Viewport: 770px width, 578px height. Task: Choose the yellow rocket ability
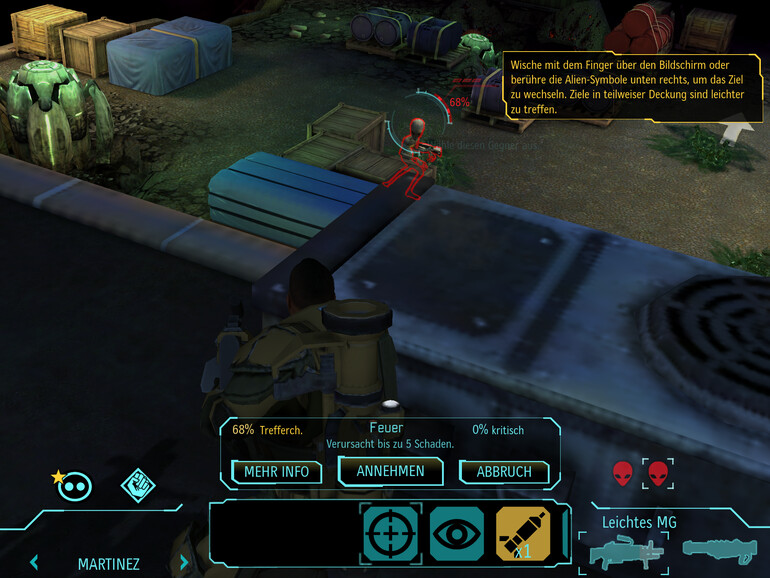point(523,533)
